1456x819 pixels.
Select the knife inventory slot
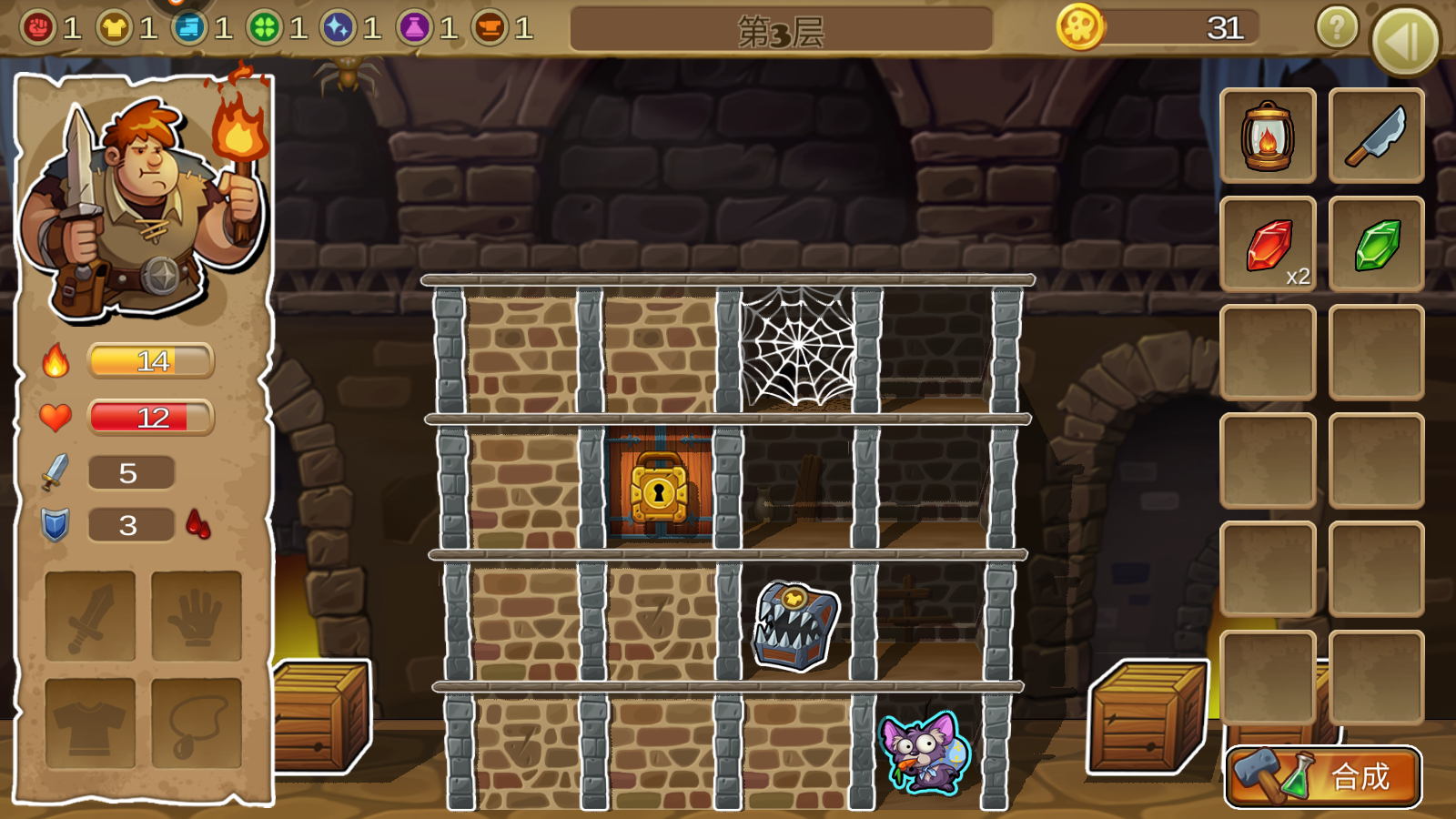click(1376, 136)
